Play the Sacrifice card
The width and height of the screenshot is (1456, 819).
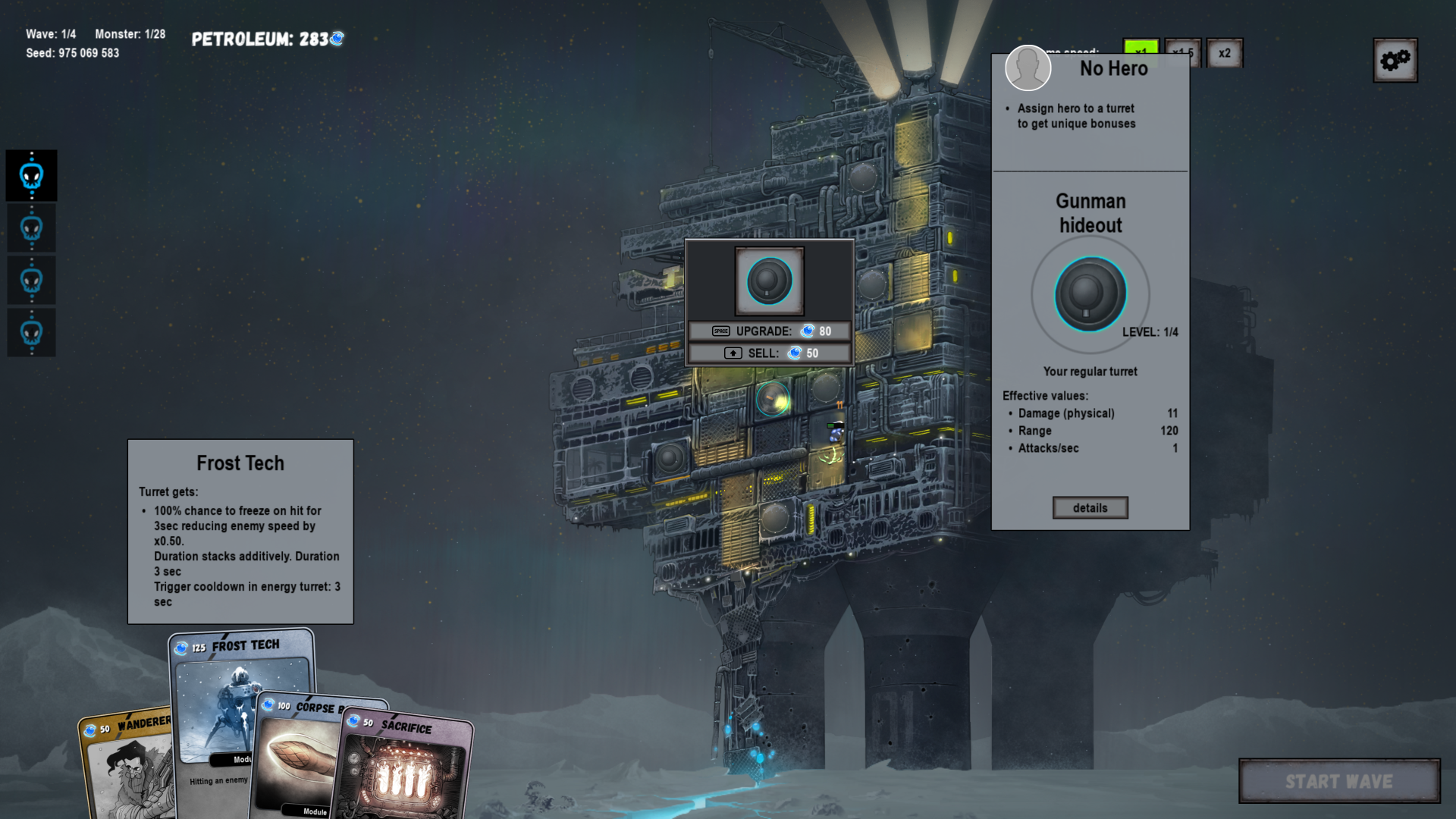[406, 766]
